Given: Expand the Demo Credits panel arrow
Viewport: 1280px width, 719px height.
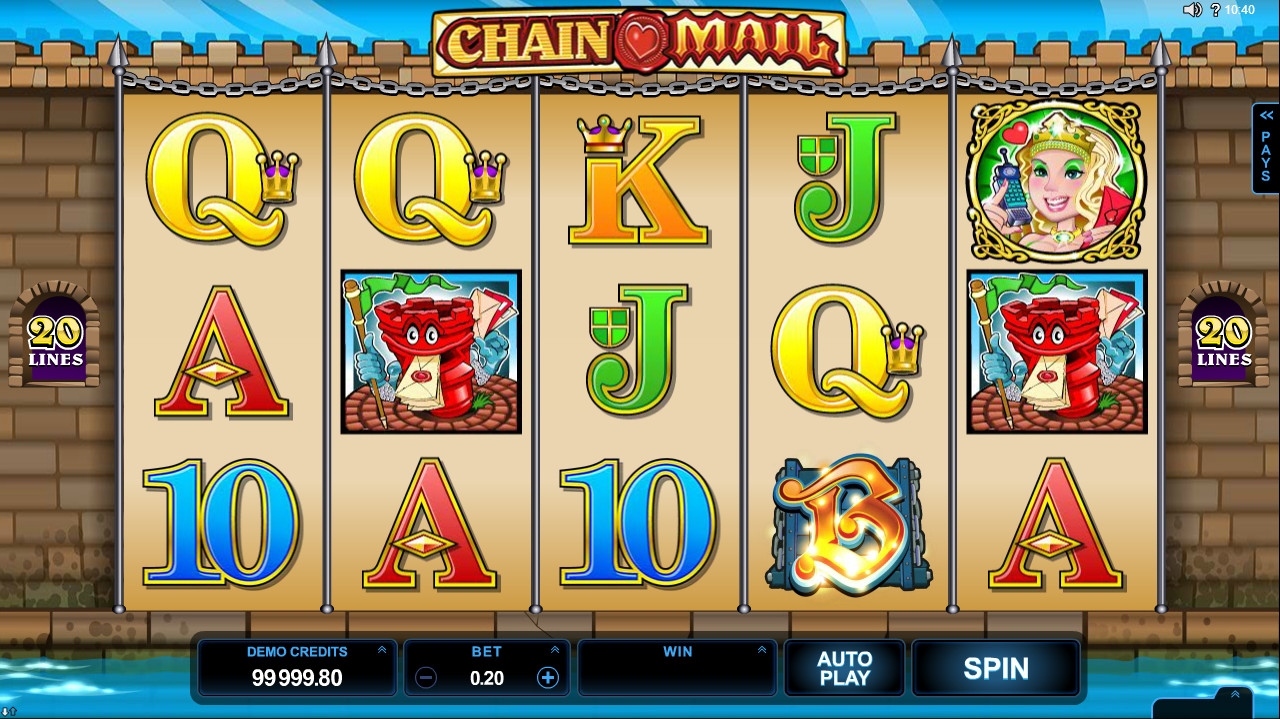Looking at the screenshot, I should click(381, 651).
